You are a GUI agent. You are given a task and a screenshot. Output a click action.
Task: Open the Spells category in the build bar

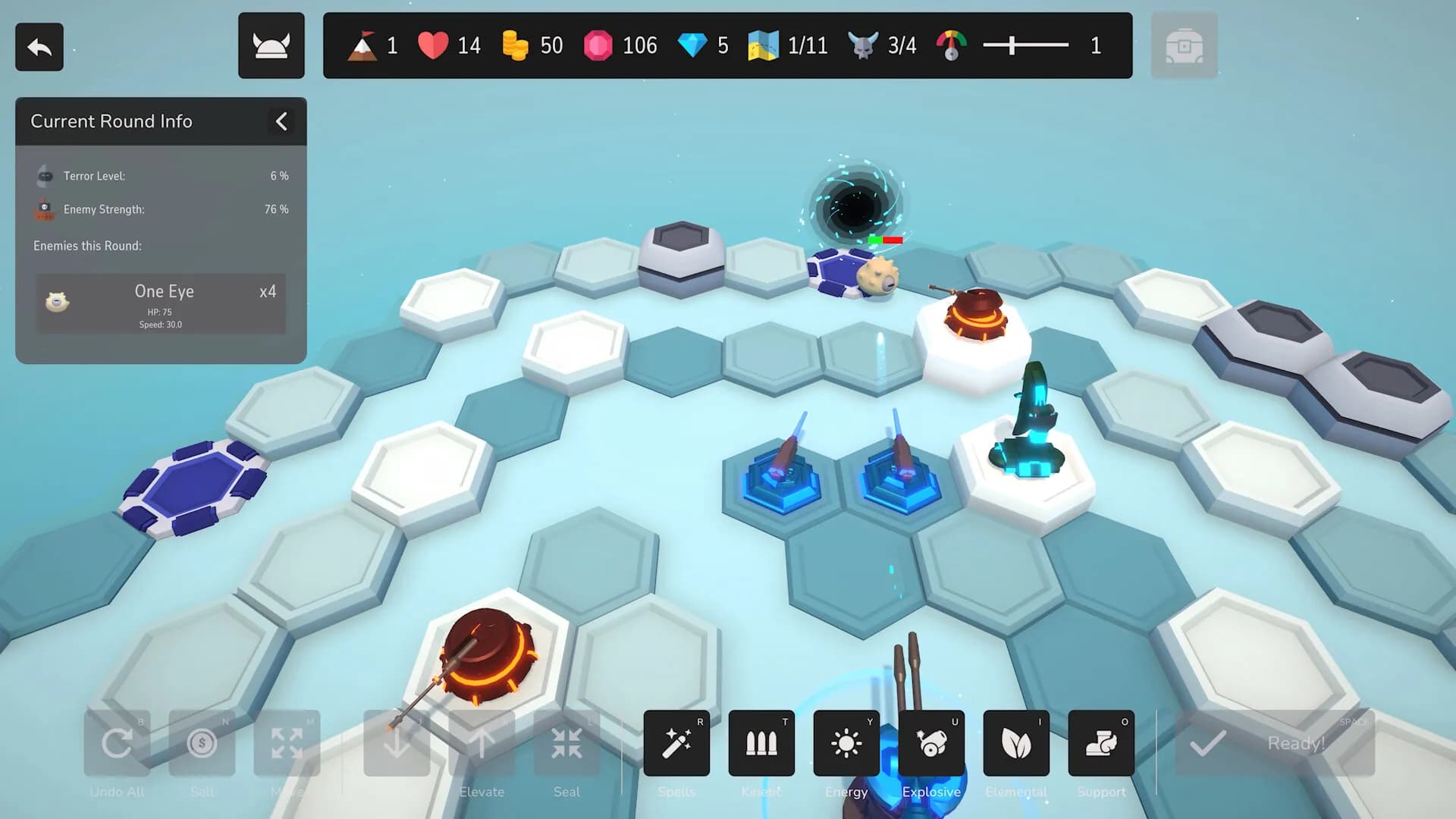676,744
